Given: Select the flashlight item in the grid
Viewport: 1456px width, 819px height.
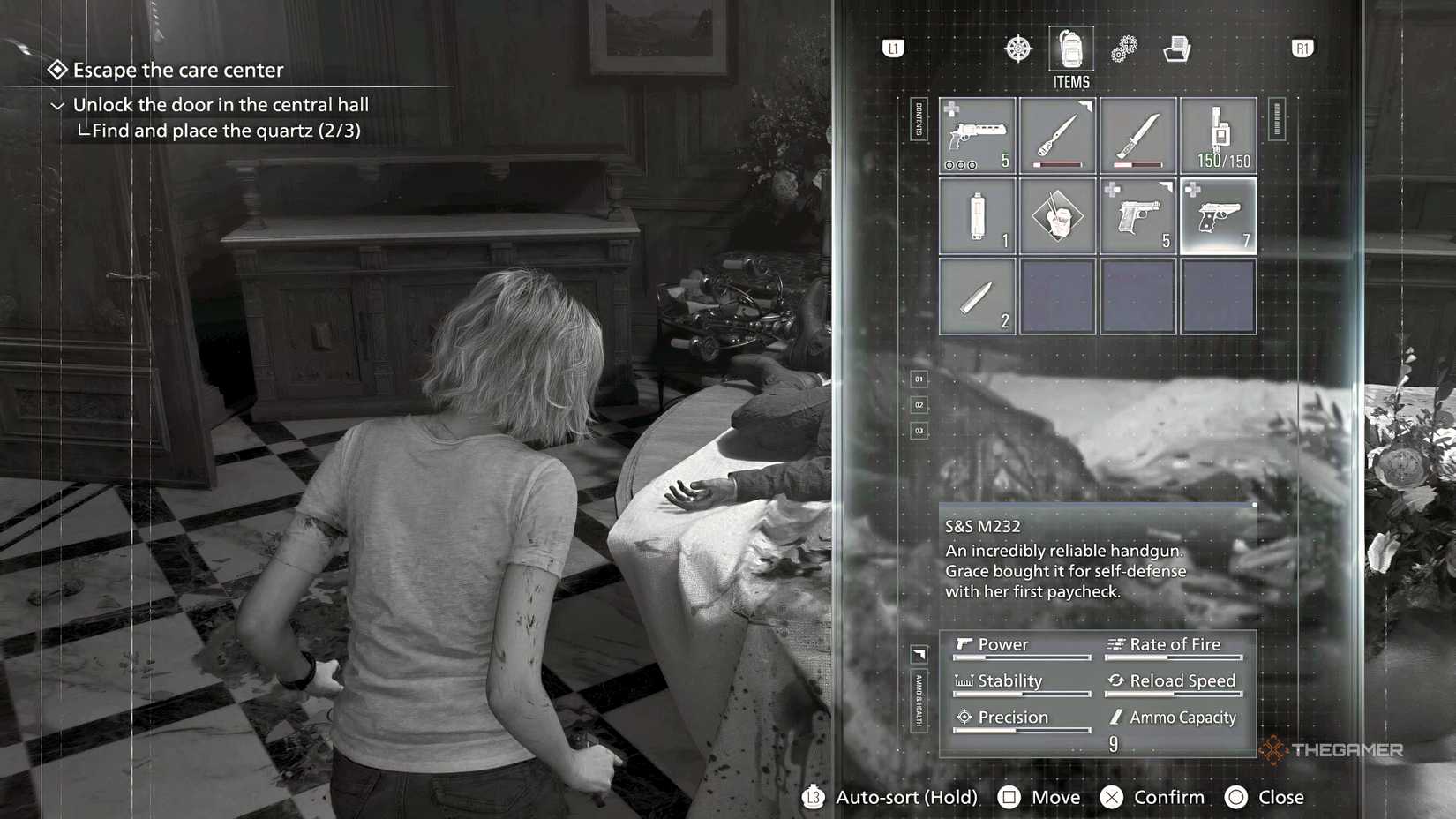Looking at the screenshot, I should click(977, 214).
